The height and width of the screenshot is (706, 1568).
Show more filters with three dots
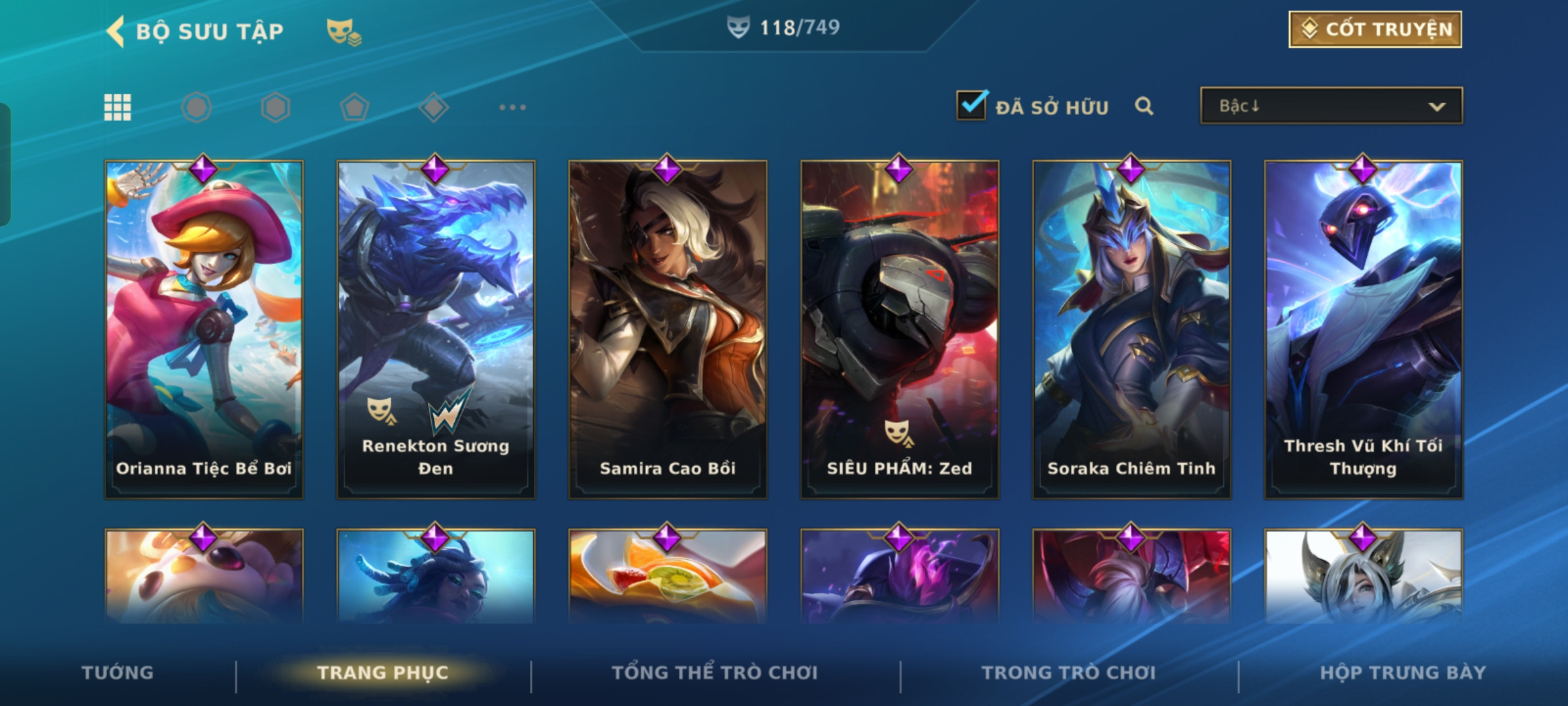pos(512,107)
